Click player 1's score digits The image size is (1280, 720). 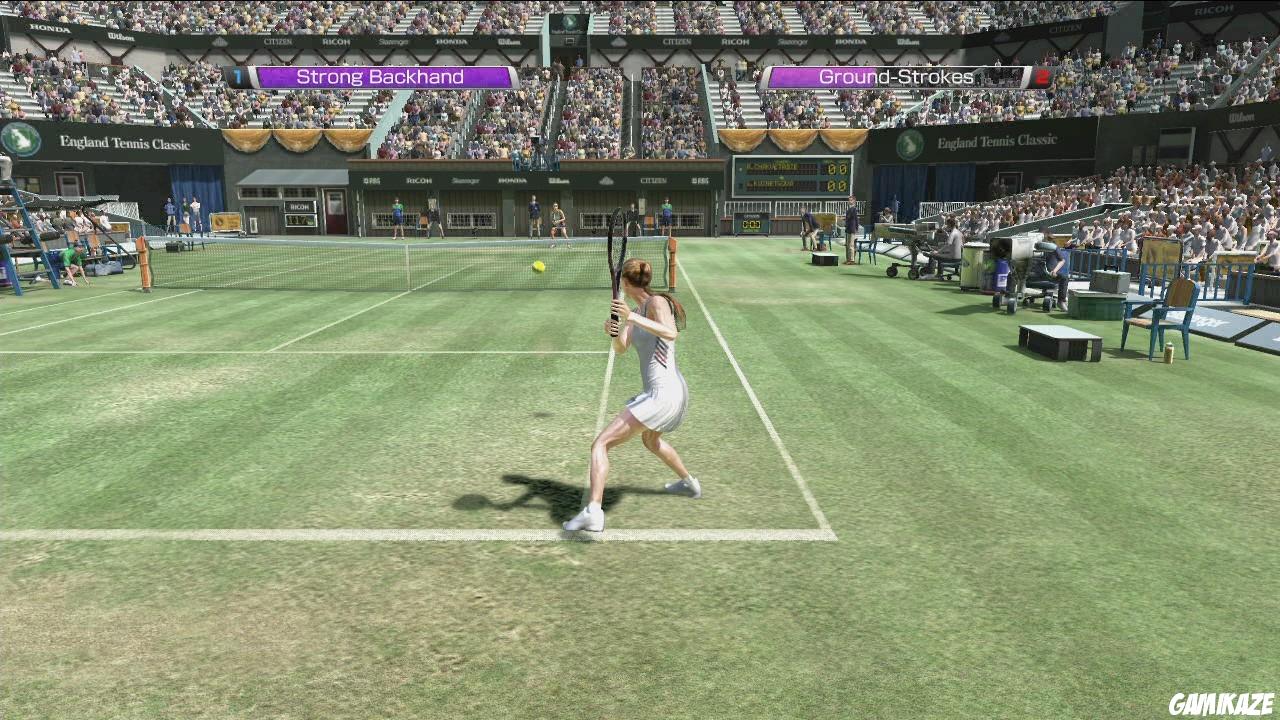836,167
